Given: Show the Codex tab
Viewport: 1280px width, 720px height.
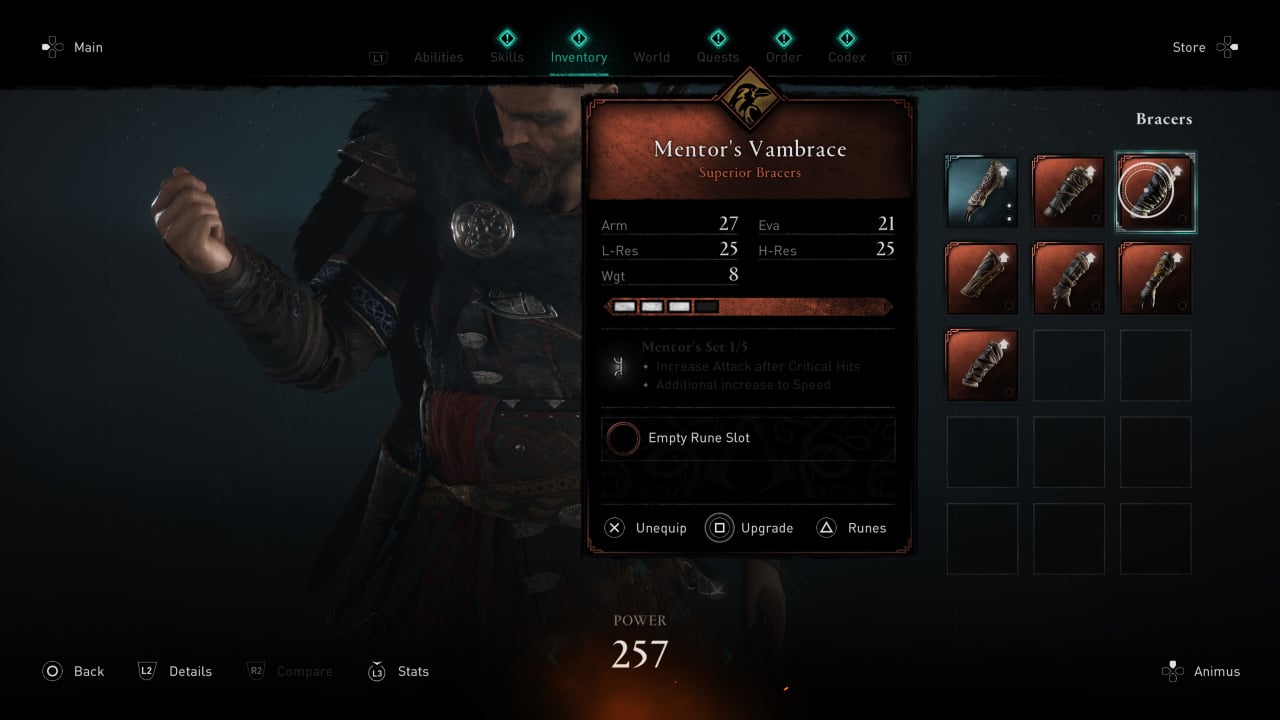Looking at the screenshot, I should click(x=846, y=57).
